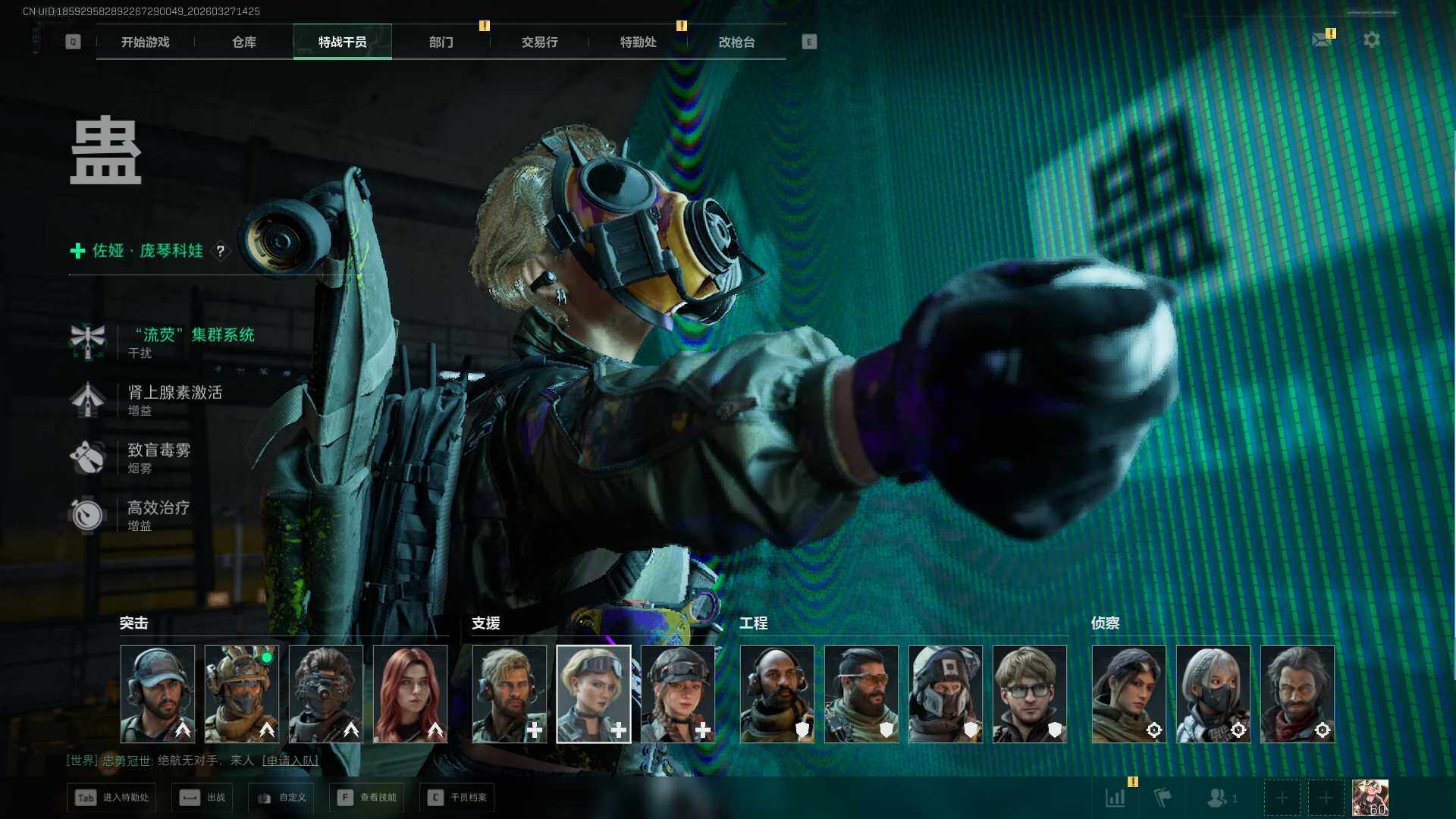Choose the masked silver-haired recon operator
The height and width of the screenshot is (819, 1456).
point(1213,694)
